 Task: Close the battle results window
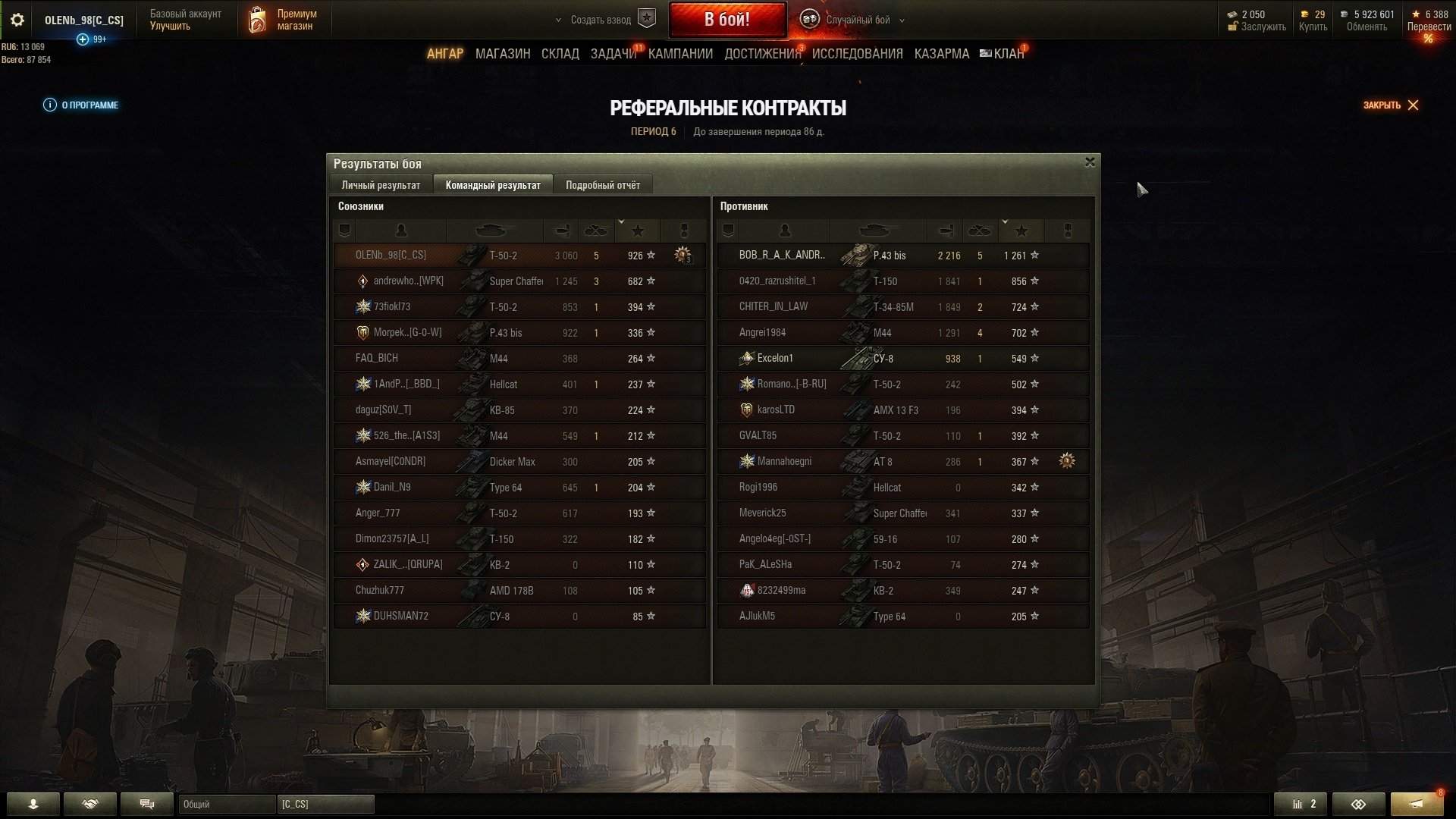(1090, 162)
